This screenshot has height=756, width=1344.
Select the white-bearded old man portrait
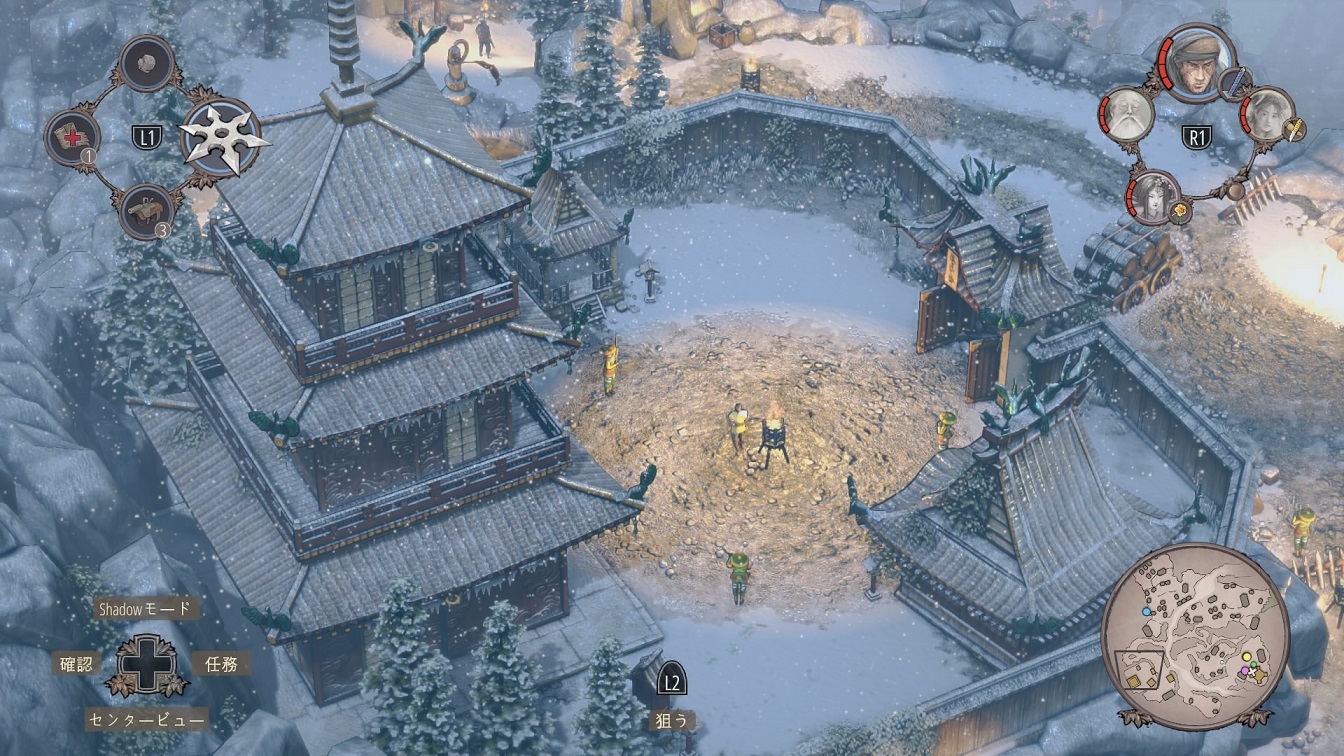(x=1127, y=114)
